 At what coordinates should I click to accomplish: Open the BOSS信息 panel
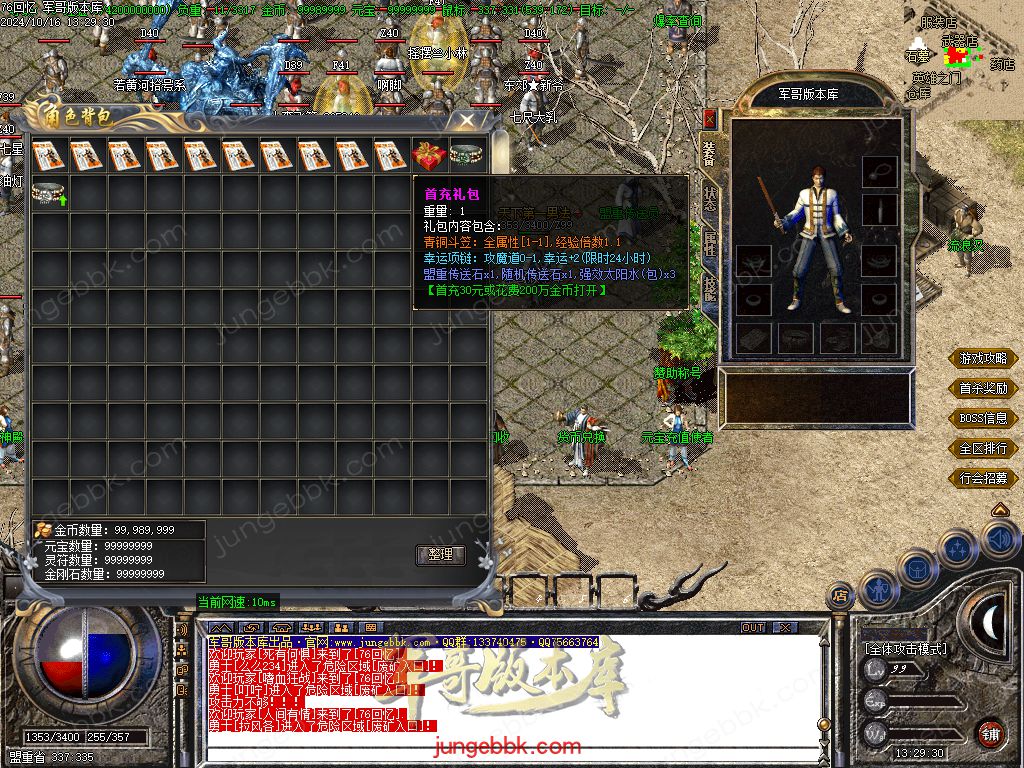pyautogui.click(x=984, y=418)
